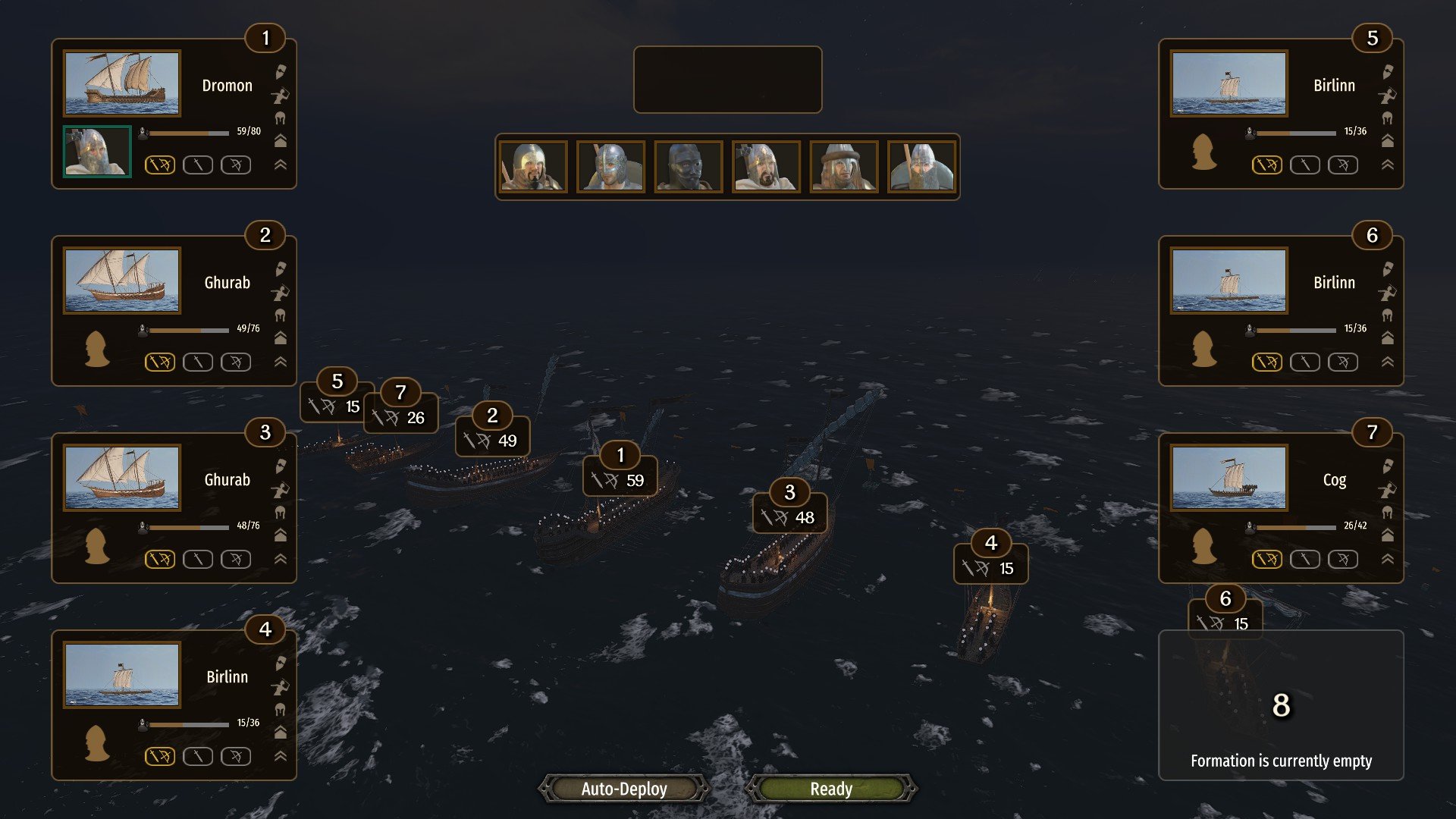Toggle the spear-thrower filter on the Dromon card
Viewport: 1456px width, 819px height.
tap(281, 96)
